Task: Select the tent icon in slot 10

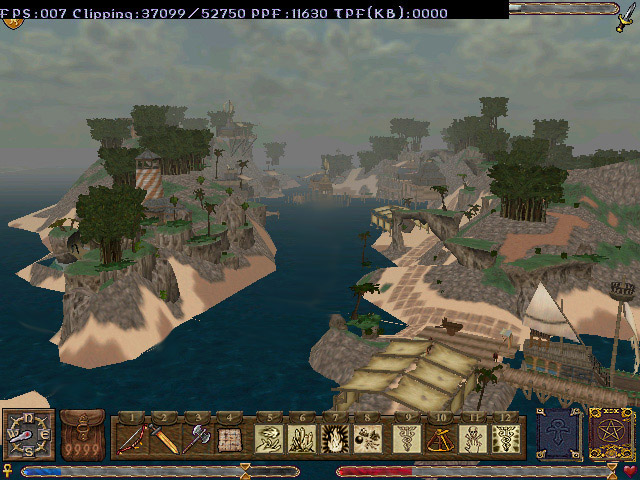Action: pos(438,439)
